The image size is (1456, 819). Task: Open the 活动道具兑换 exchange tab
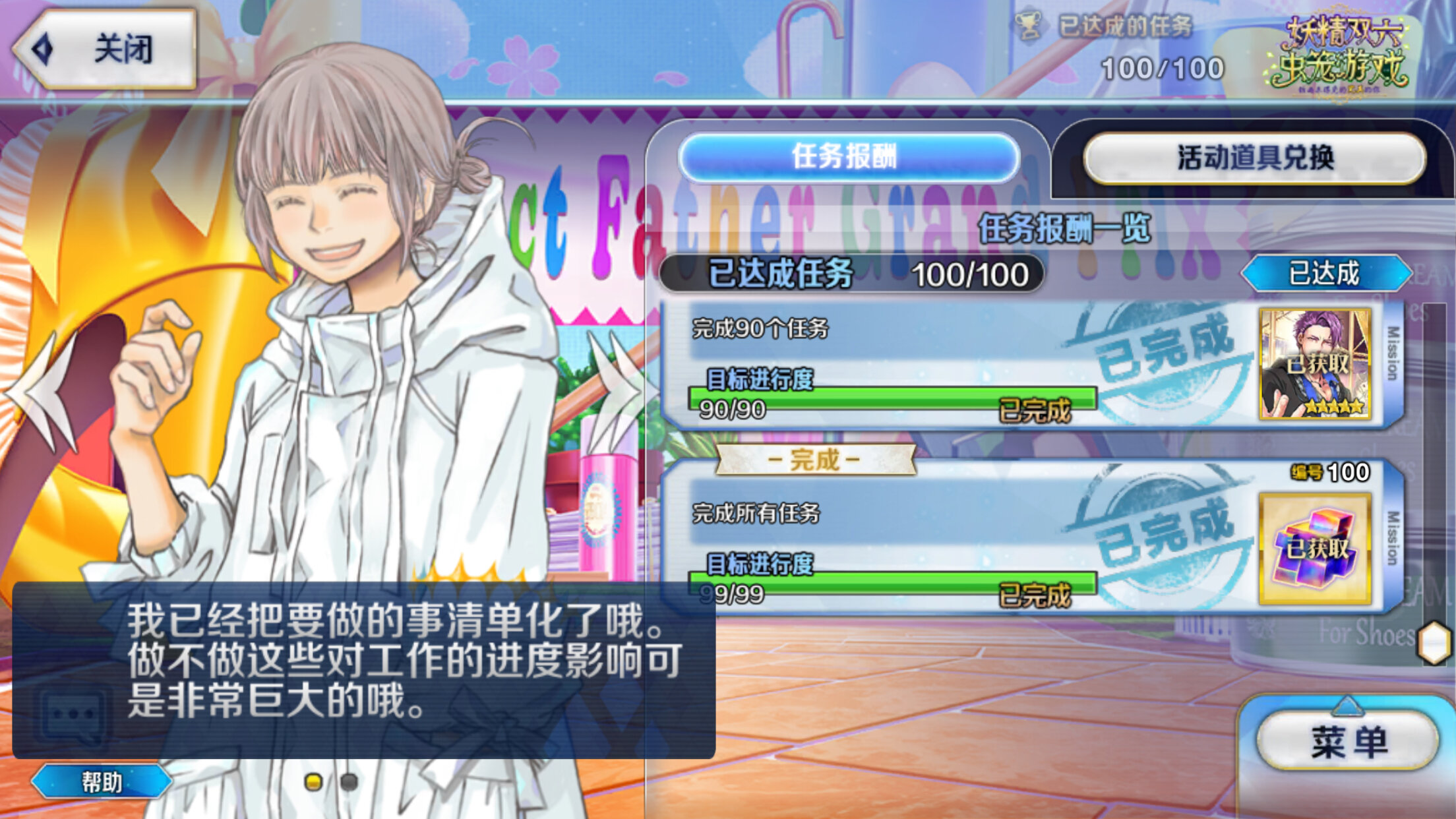point(1254,158)
